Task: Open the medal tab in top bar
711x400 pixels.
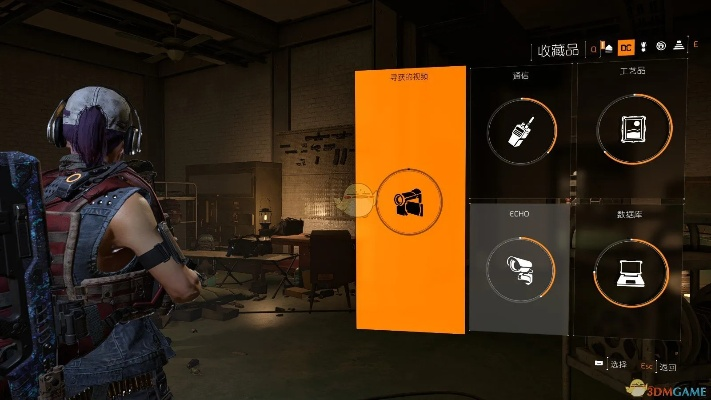Action: coord(643,47)
